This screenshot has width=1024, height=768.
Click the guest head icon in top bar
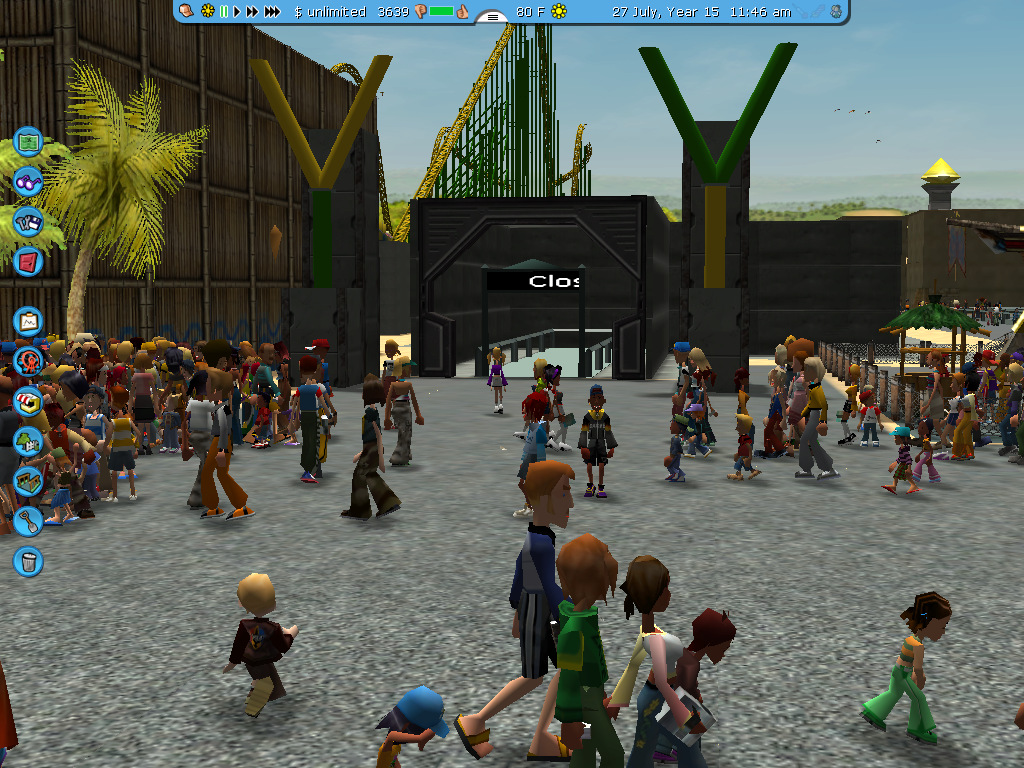click(186, 11)
